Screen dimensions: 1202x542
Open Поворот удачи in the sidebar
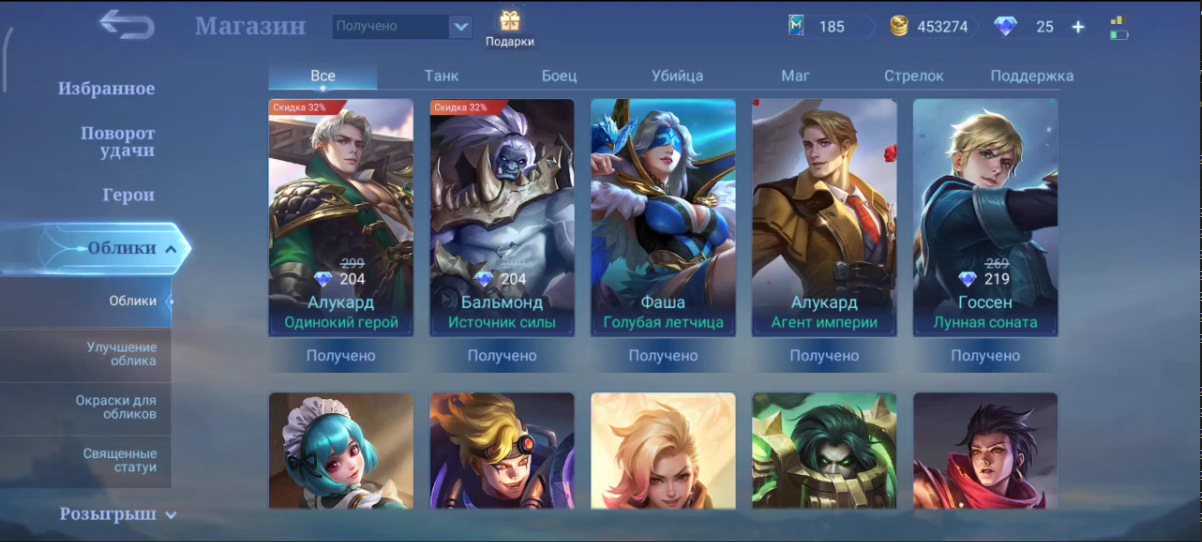pyautogui.click(x=118, y=142)
